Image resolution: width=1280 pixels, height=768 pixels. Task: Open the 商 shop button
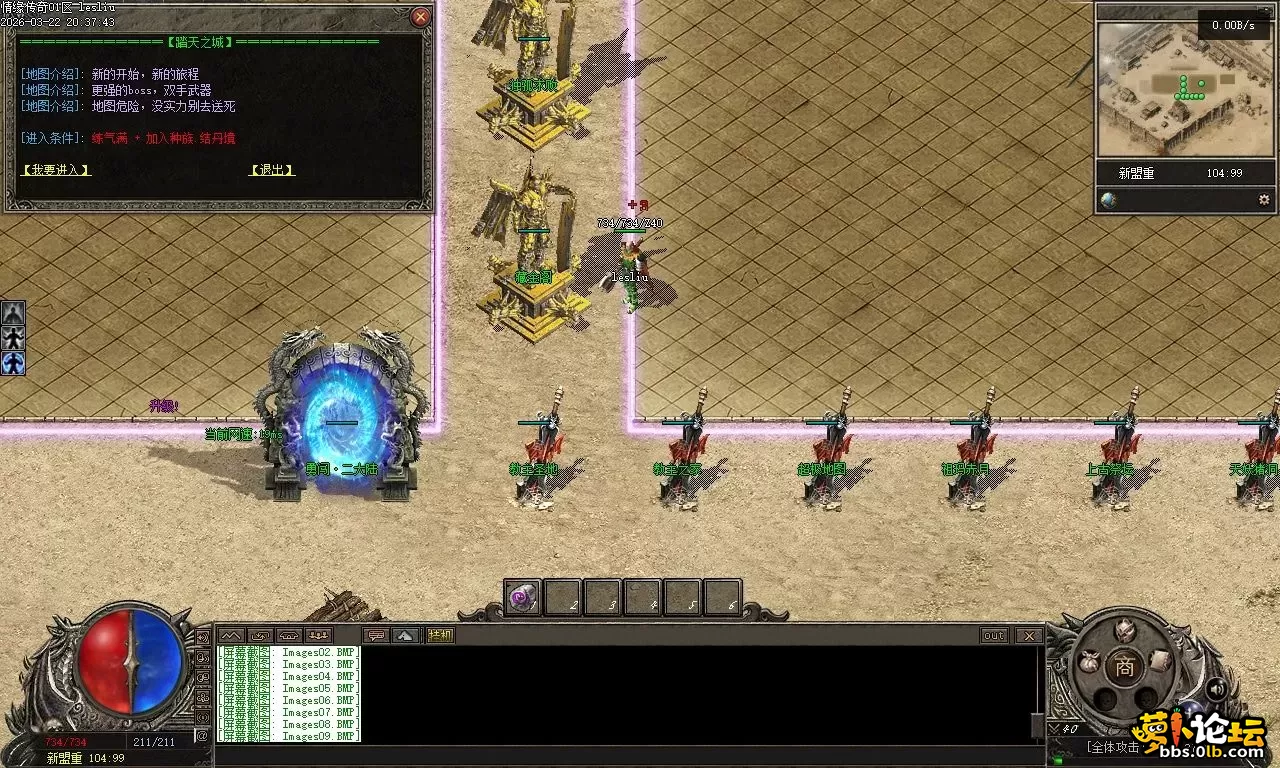pyautogui.click(x=1125, y=669)
